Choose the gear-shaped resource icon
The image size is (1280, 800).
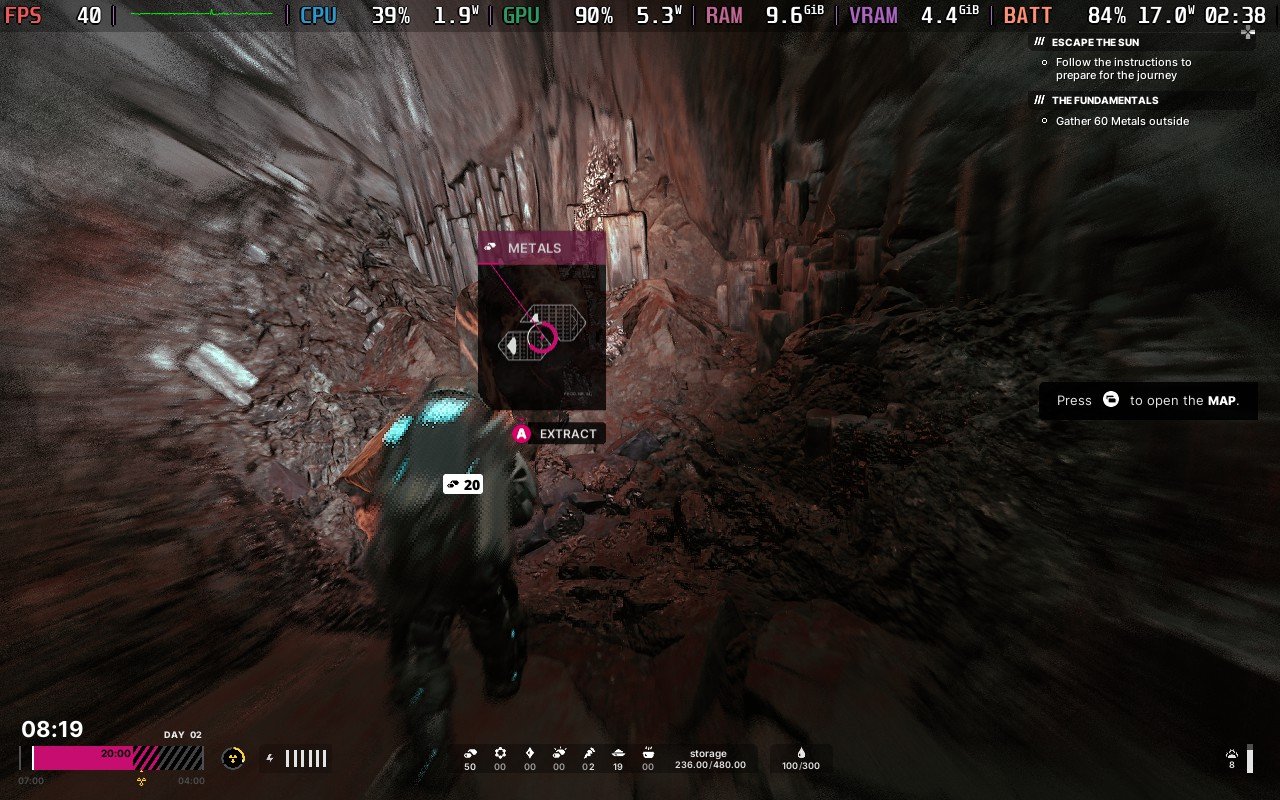pos(500,753)
